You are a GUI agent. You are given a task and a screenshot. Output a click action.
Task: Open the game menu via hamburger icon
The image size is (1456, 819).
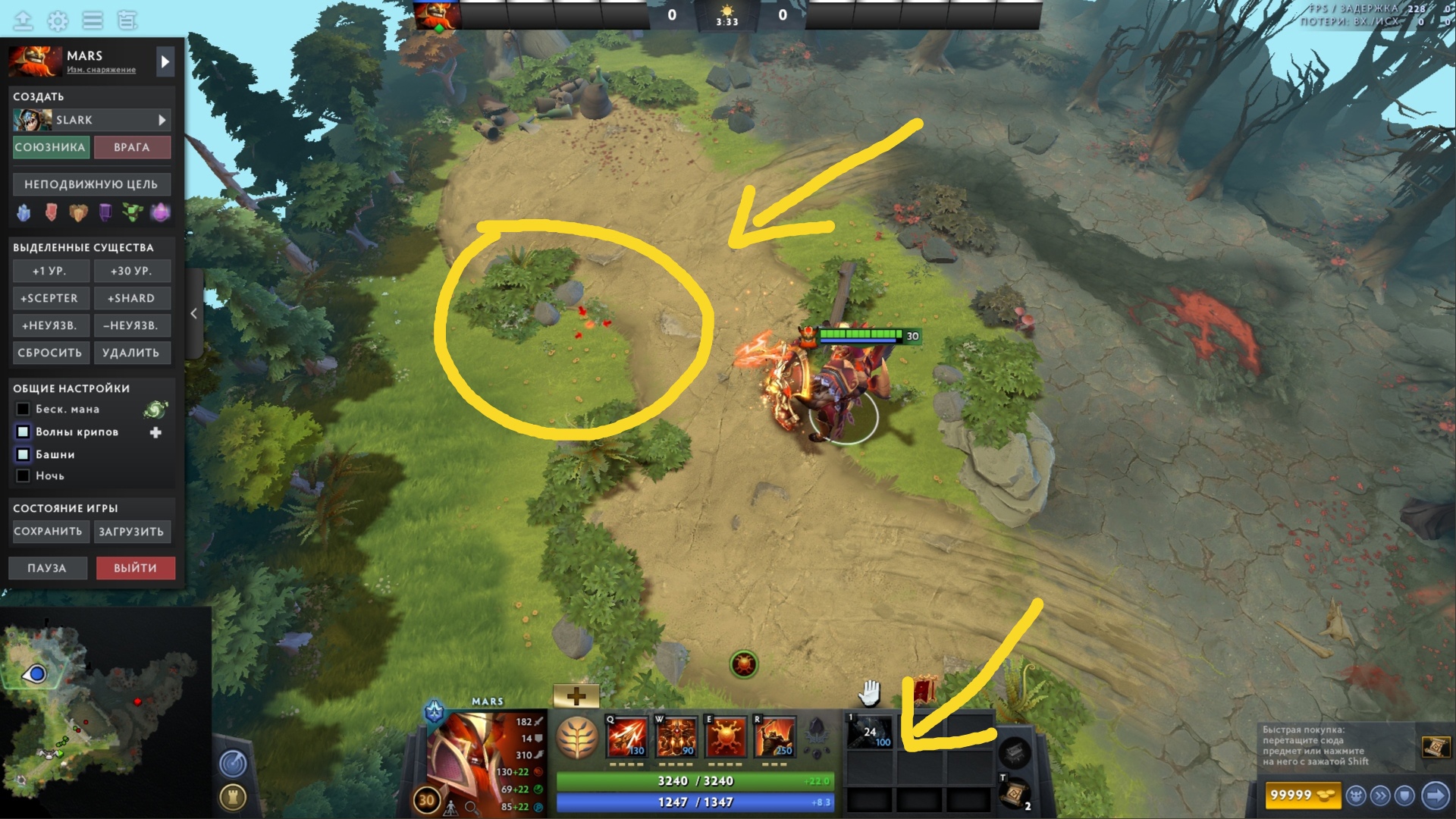(93, 20)
